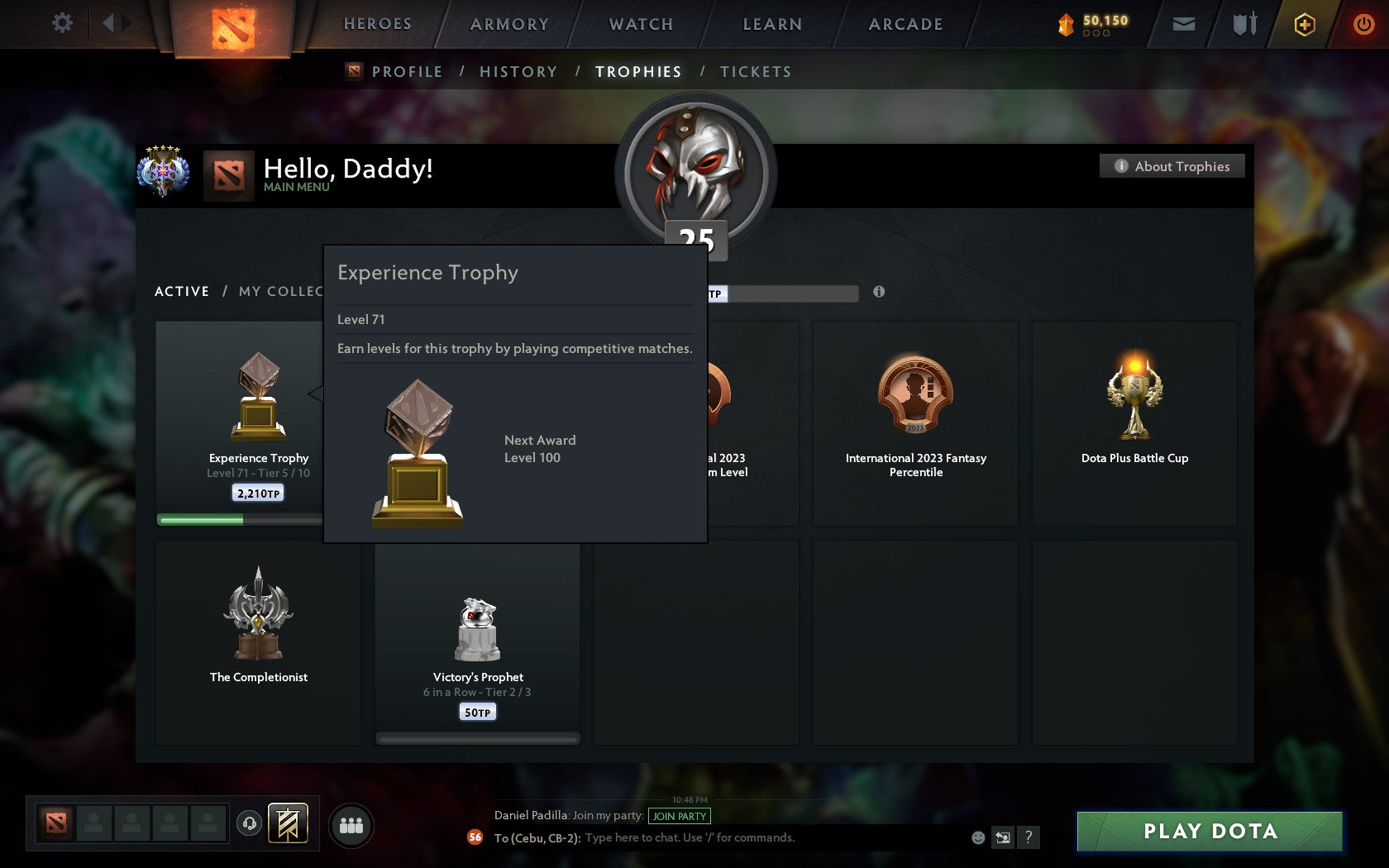The height and width of the screenshot is (868, 1389).
Task: Toggle the pop-out chat window icon
Action: click(x=1004, y=837)
